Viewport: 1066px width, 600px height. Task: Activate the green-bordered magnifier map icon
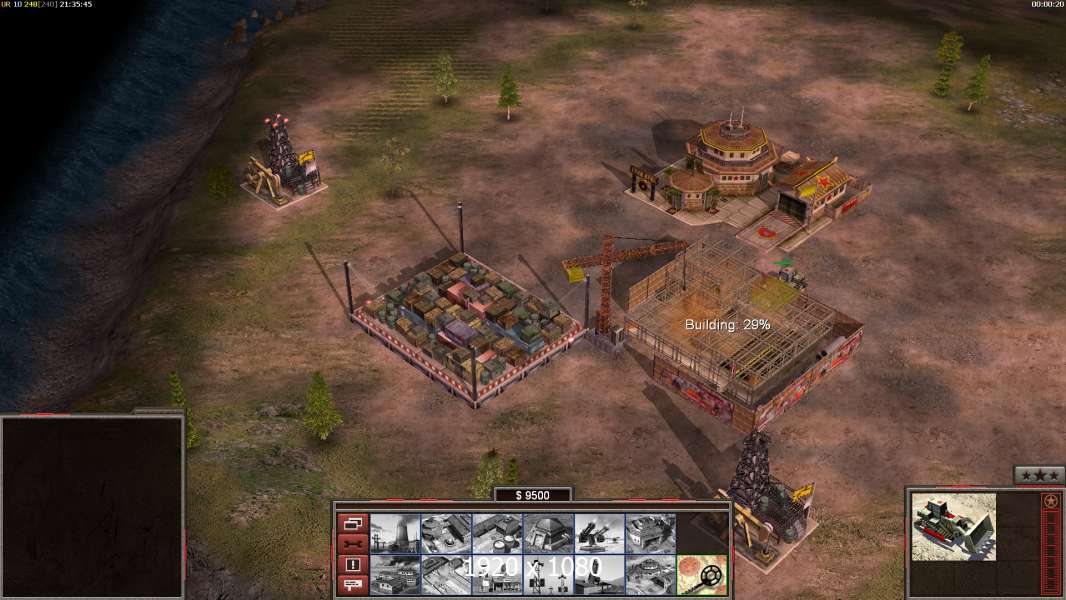click(x=701, y=575)
